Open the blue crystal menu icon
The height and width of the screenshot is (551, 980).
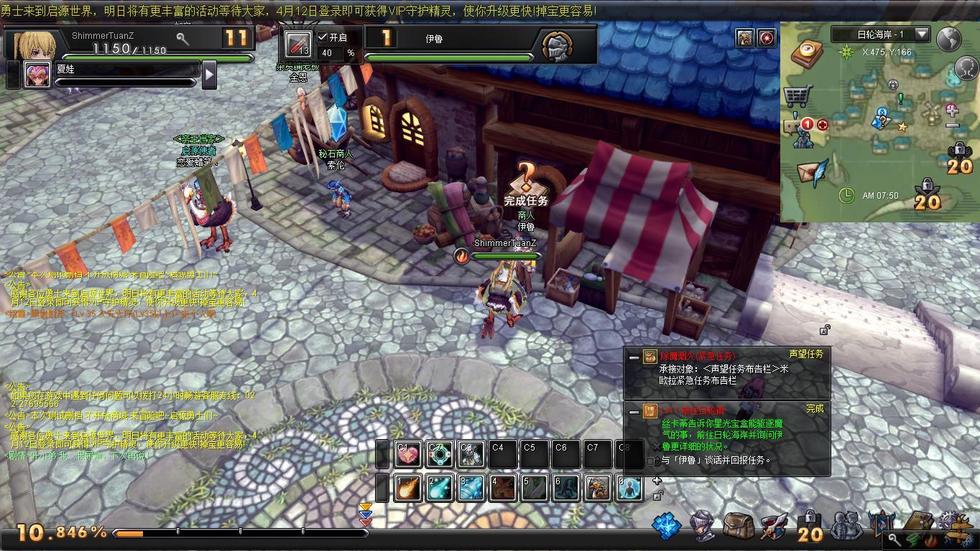pos(667,526)
